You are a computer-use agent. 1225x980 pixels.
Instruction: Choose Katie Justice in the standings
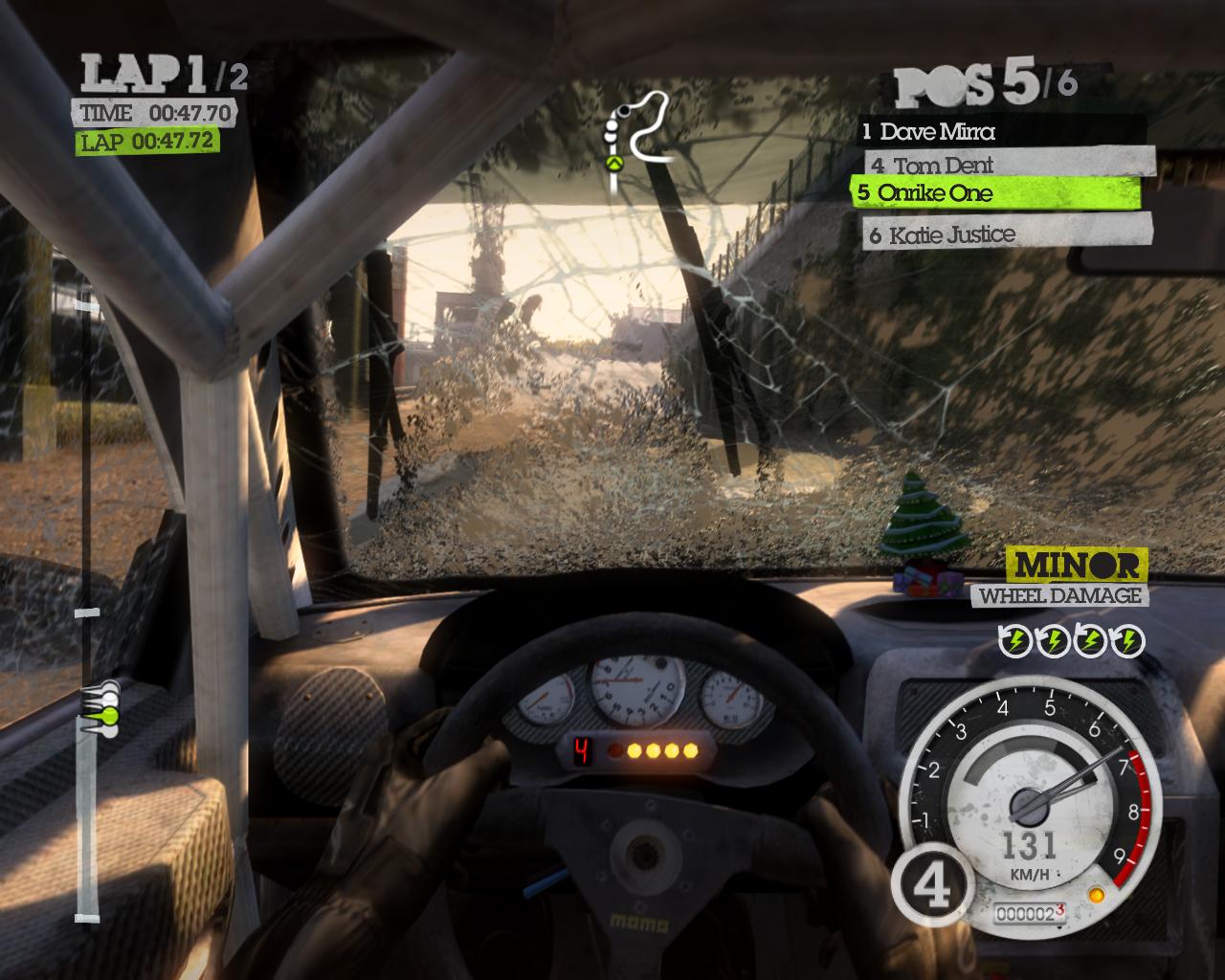tap(1007, 234)
